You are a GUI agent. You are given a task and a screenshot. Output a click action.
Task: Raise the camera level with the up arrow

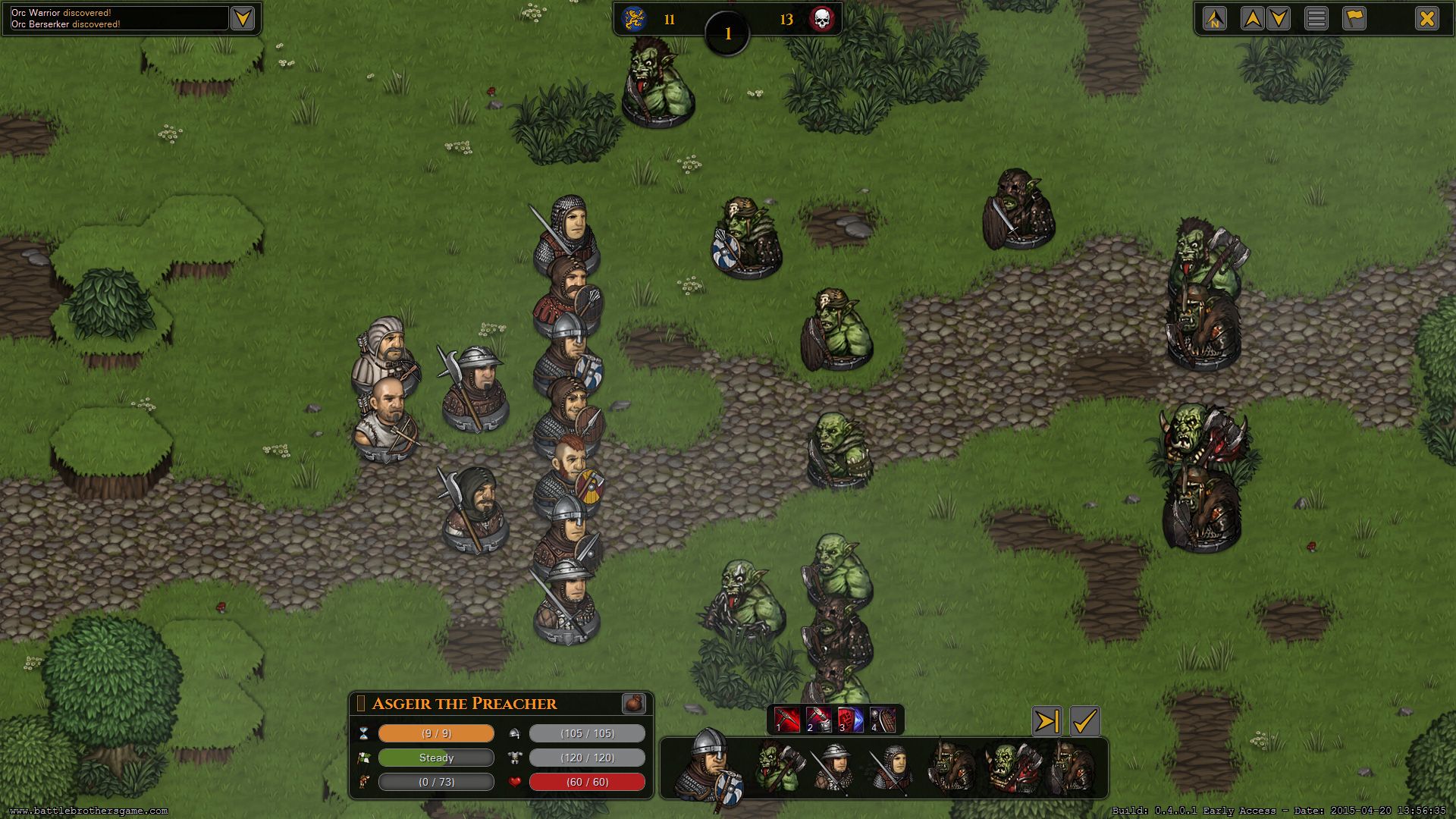click(x=1252, y=18)
